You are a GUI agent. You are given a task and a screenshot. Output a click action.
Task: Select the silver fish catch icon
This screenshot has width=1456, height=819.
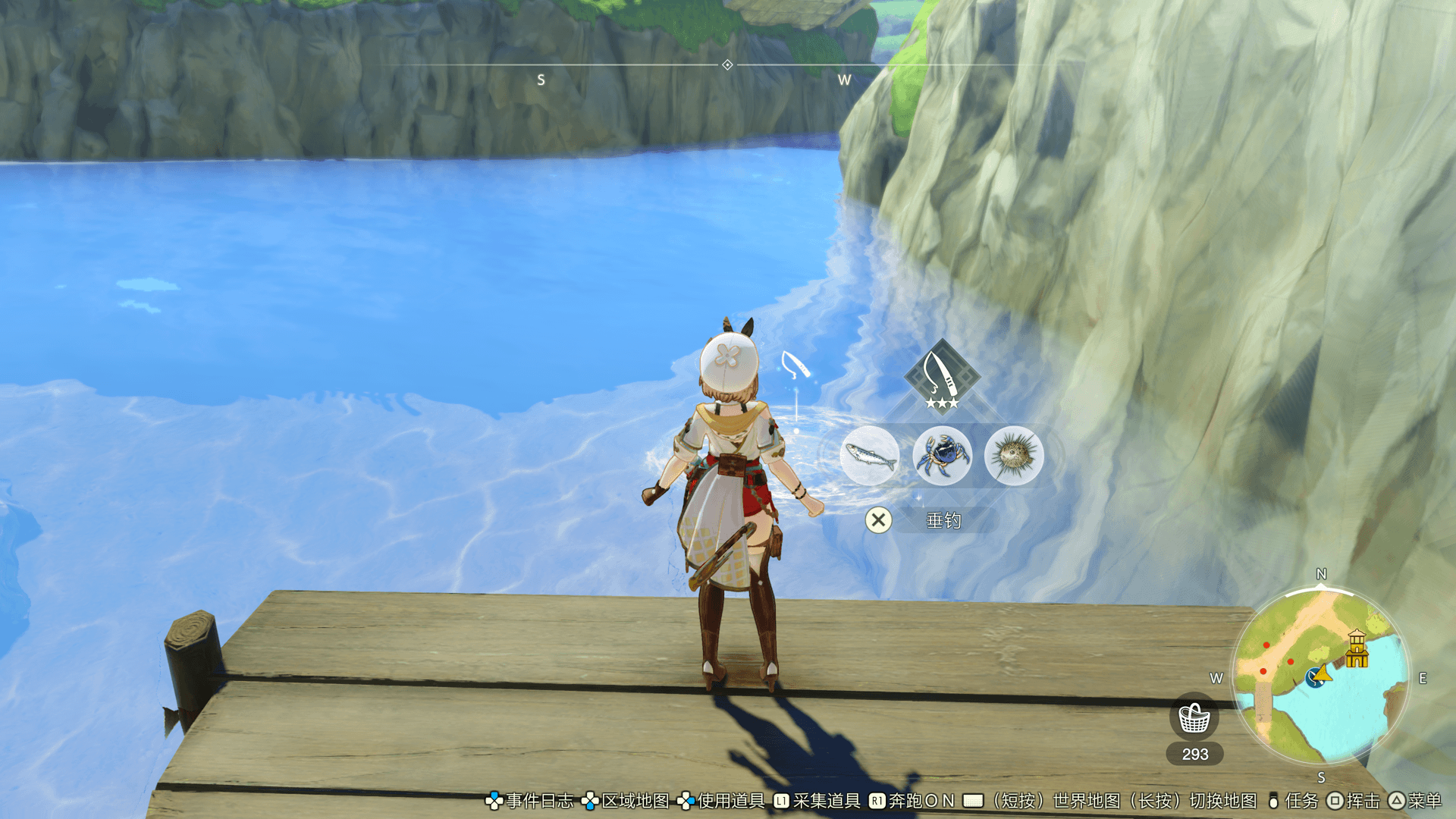click(870, 455)
